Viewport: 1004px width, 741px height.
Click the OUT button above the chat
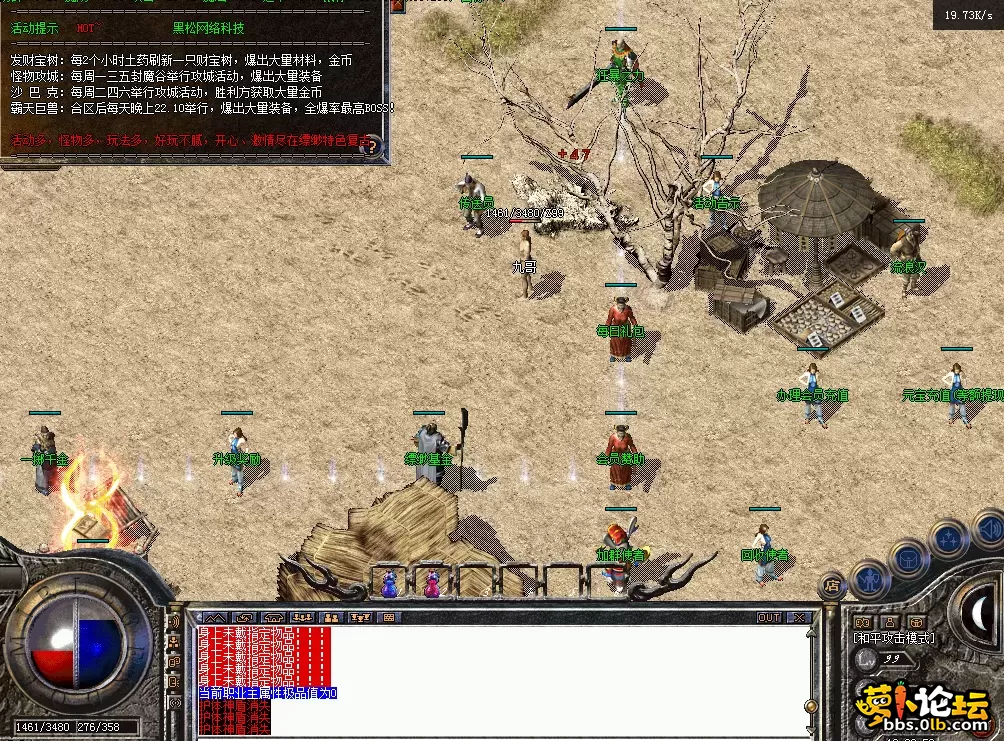click(768, 618)
